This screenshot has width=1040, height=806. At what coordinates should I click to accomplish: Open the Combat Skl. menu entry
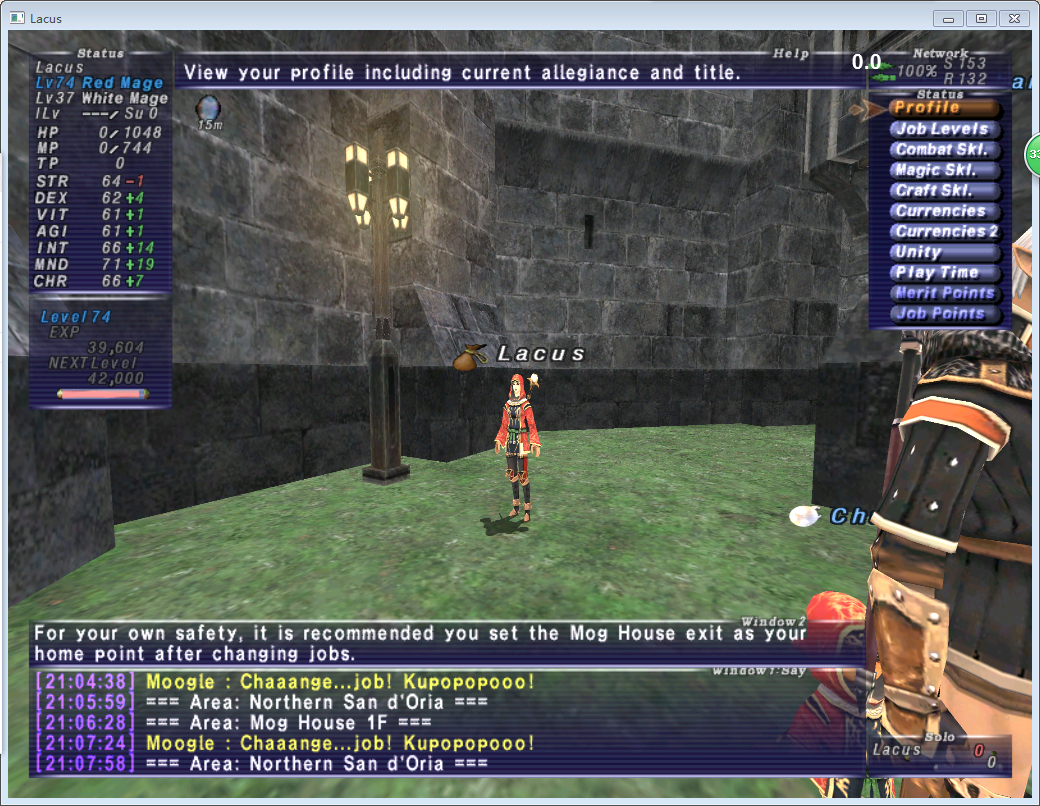point(943,150)
